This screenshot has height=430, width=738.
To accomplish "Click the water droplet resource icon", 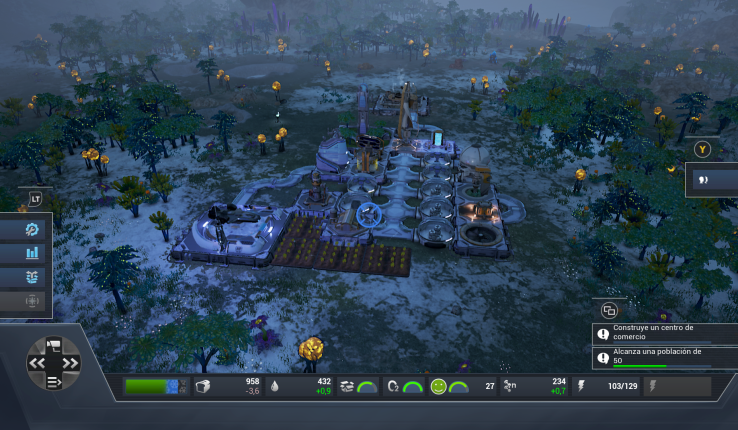I will [275, 386].
